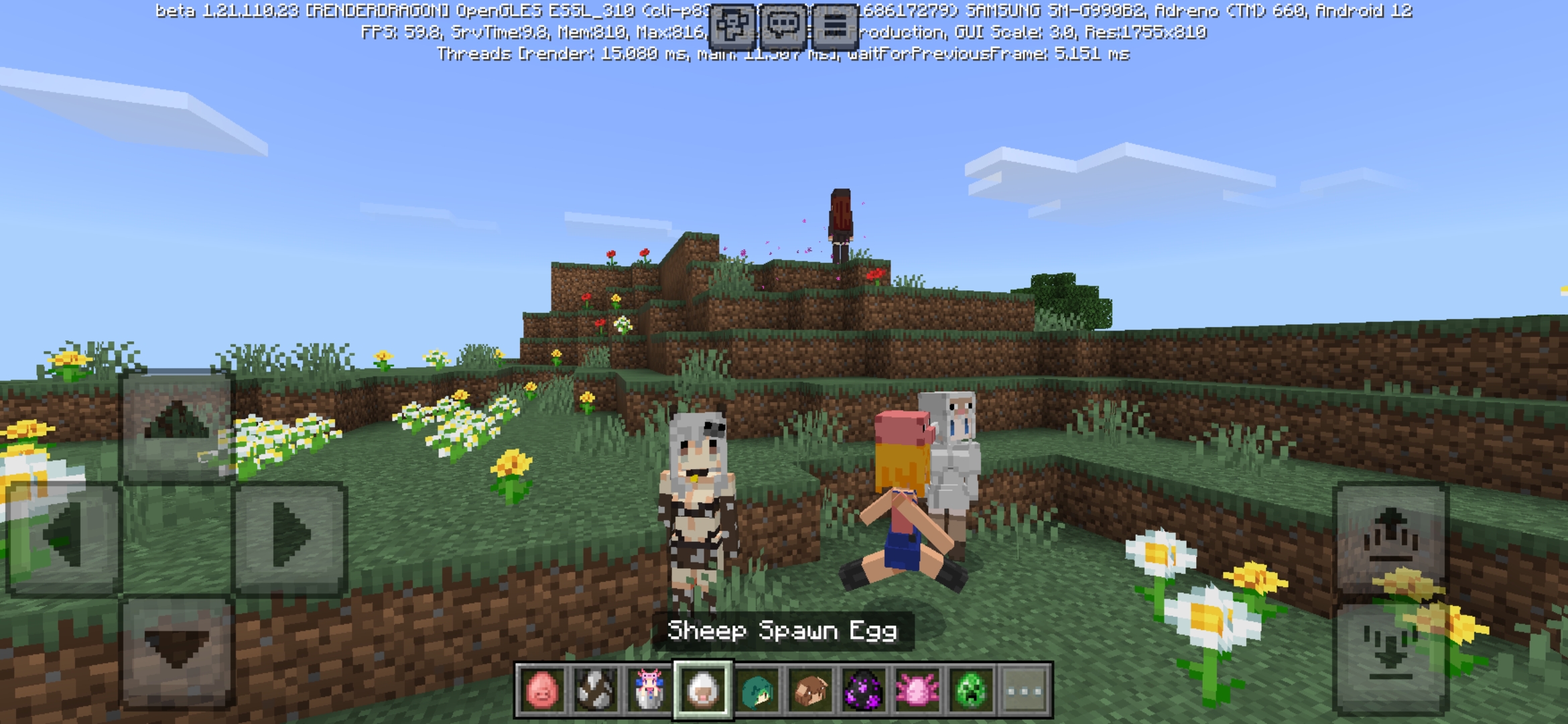Tap the backward movement arrow
Screen dimensions: 1568x724
[x=176, y=654]
